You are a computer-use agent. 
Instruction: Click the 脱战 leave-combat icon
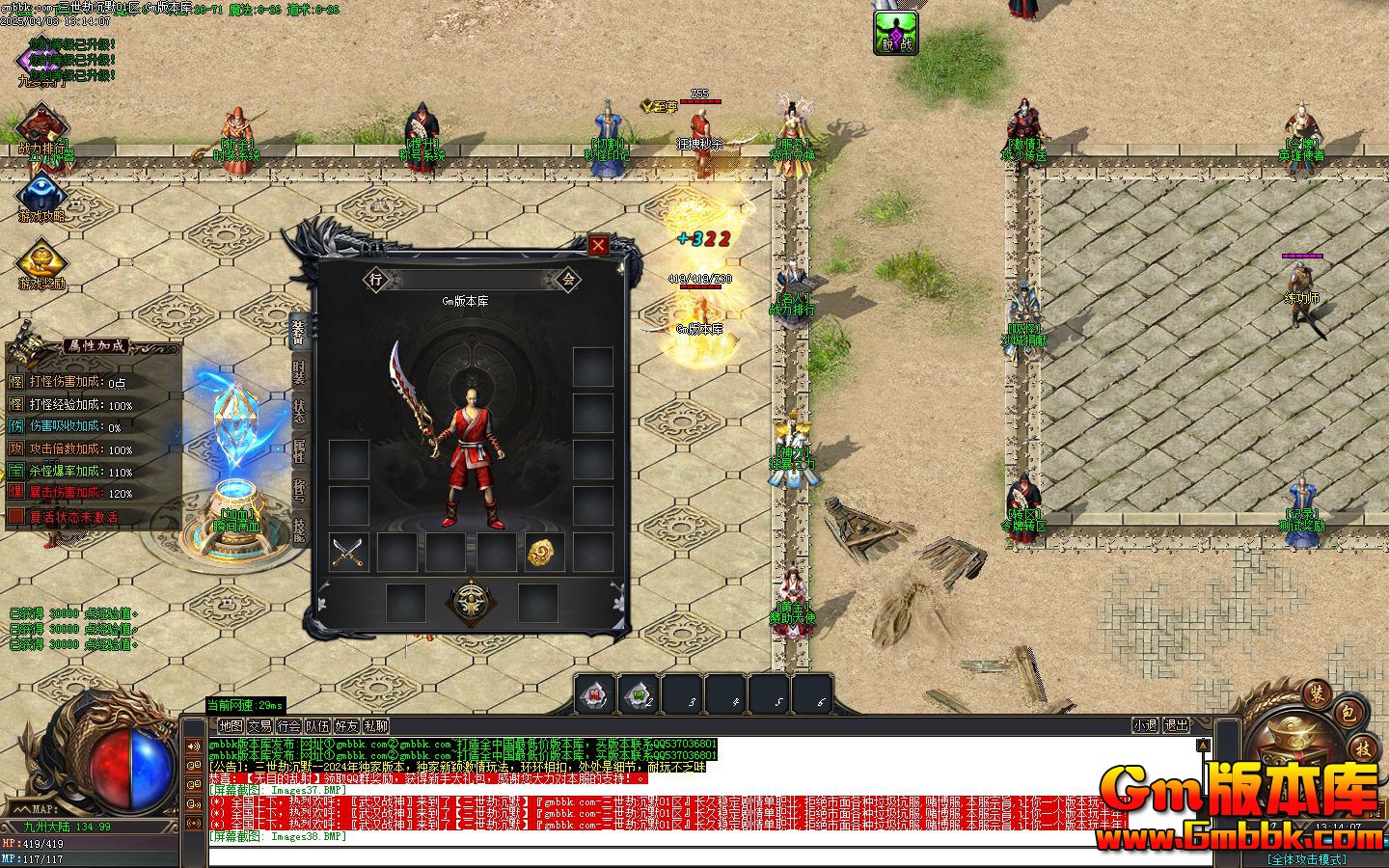(x=895, y=32)
